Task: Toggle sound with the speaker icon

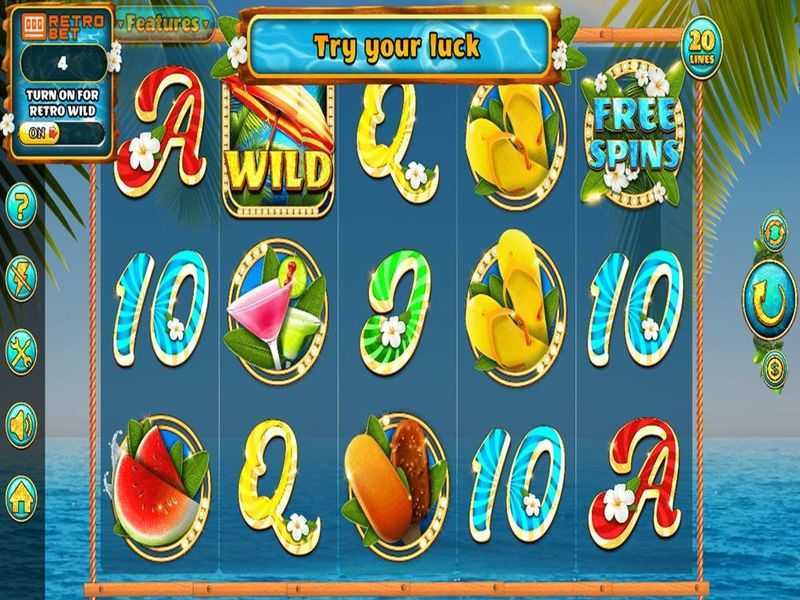Action: point(21,424)
